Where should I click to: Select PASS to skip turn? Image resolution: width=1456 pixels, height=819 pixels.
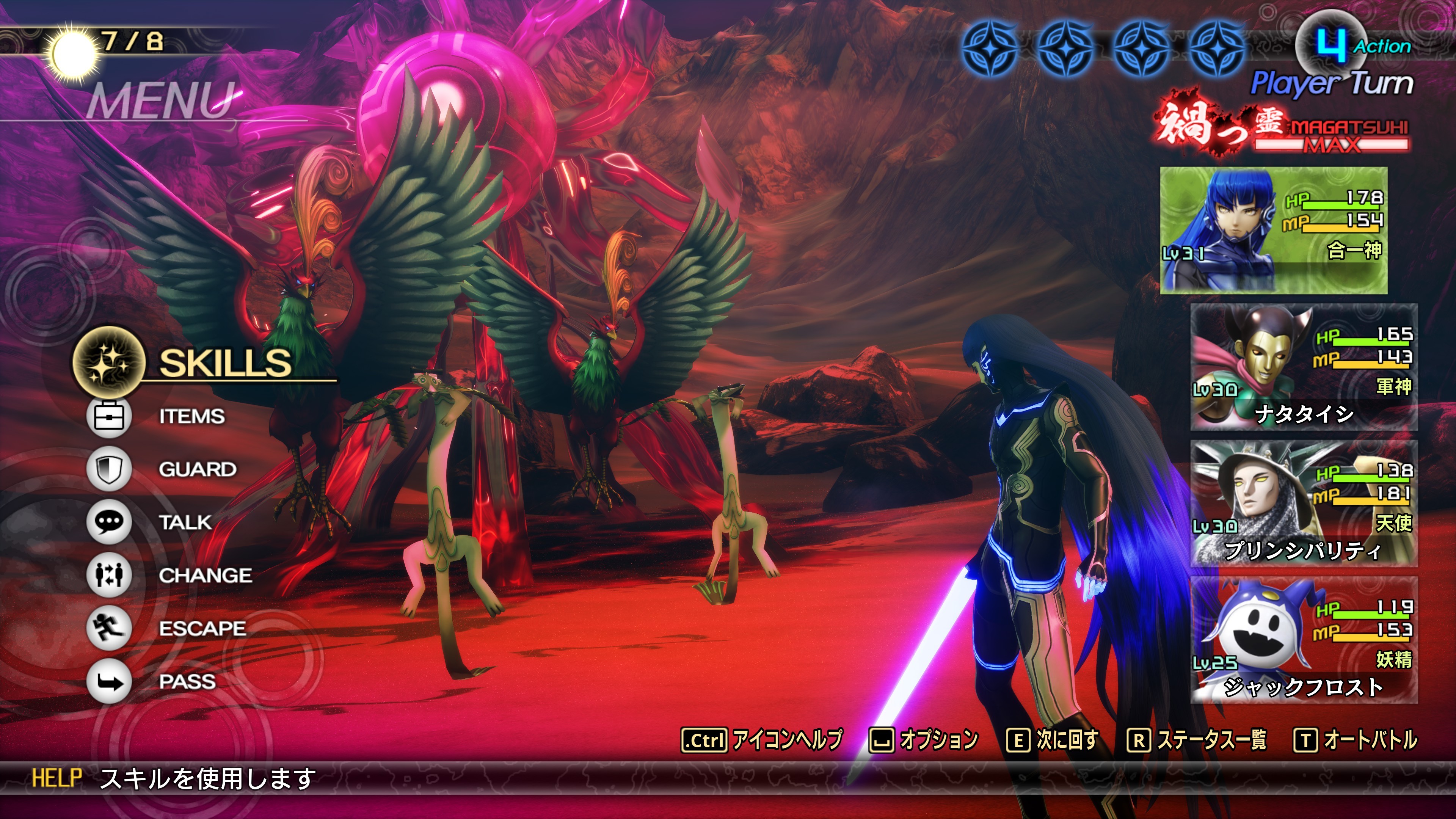pos(187,682)
